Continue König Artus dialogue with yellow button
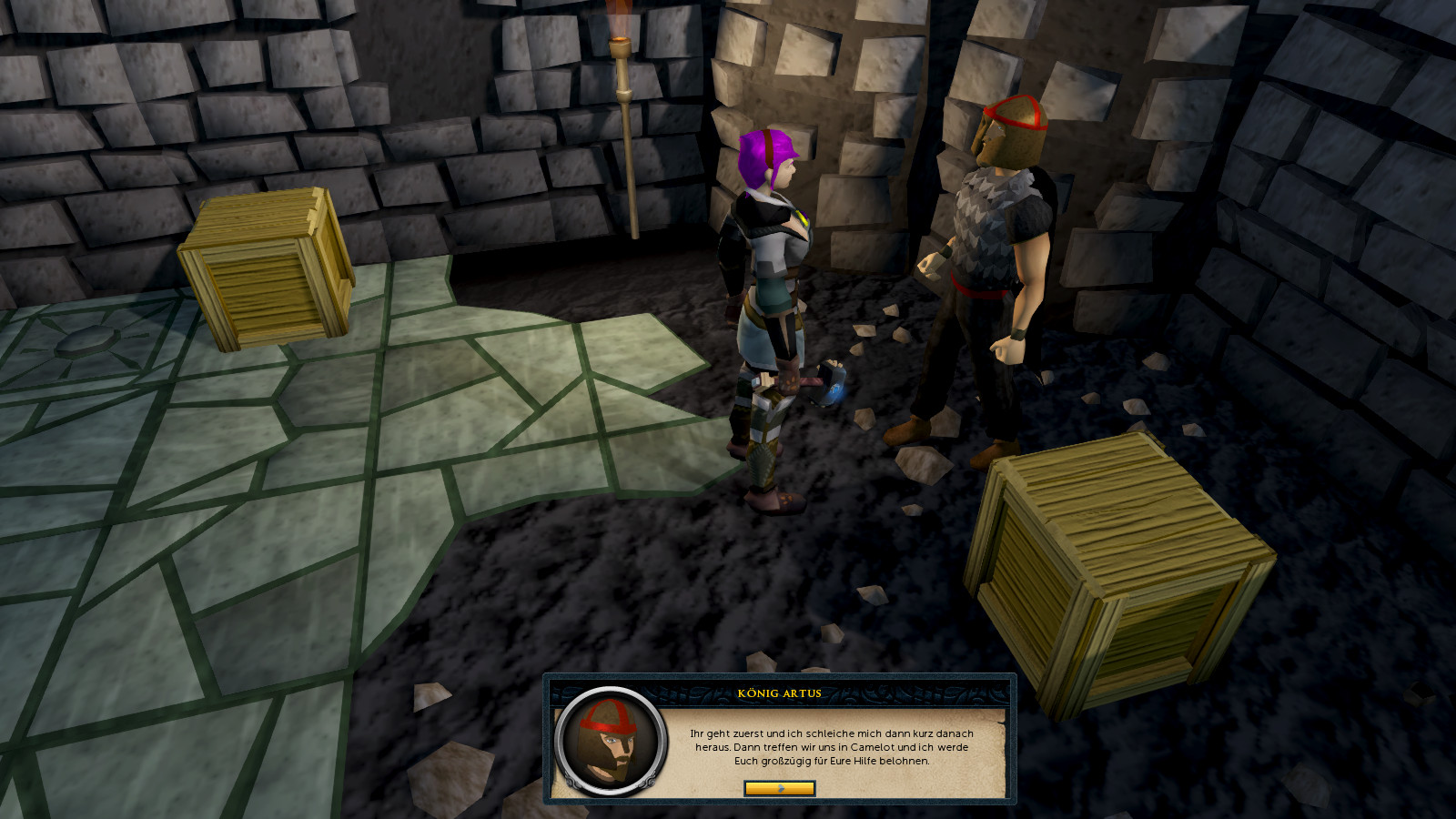This screenshot has height=819, width=1456. point(779,788)
